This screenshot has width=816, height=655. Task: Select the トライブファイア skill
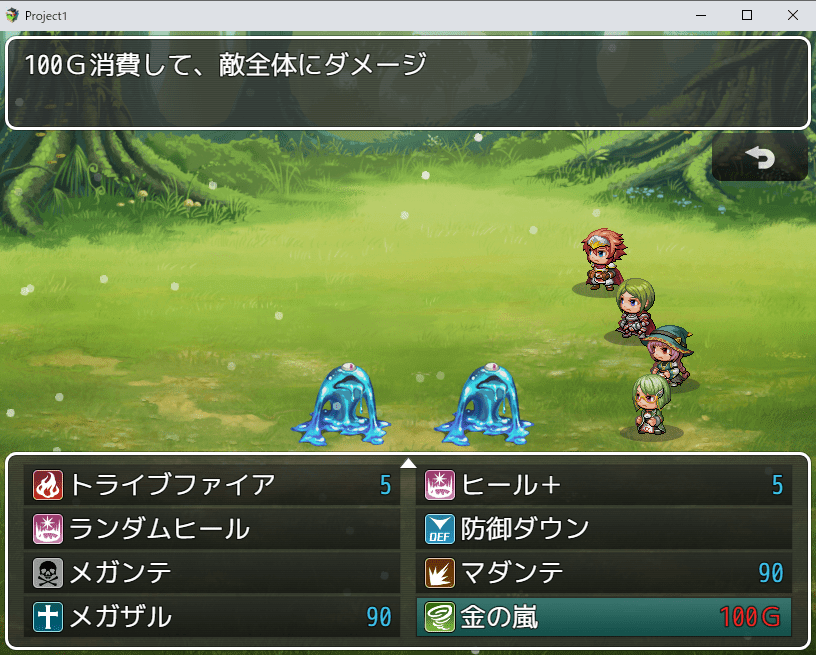tap(212, 485)
